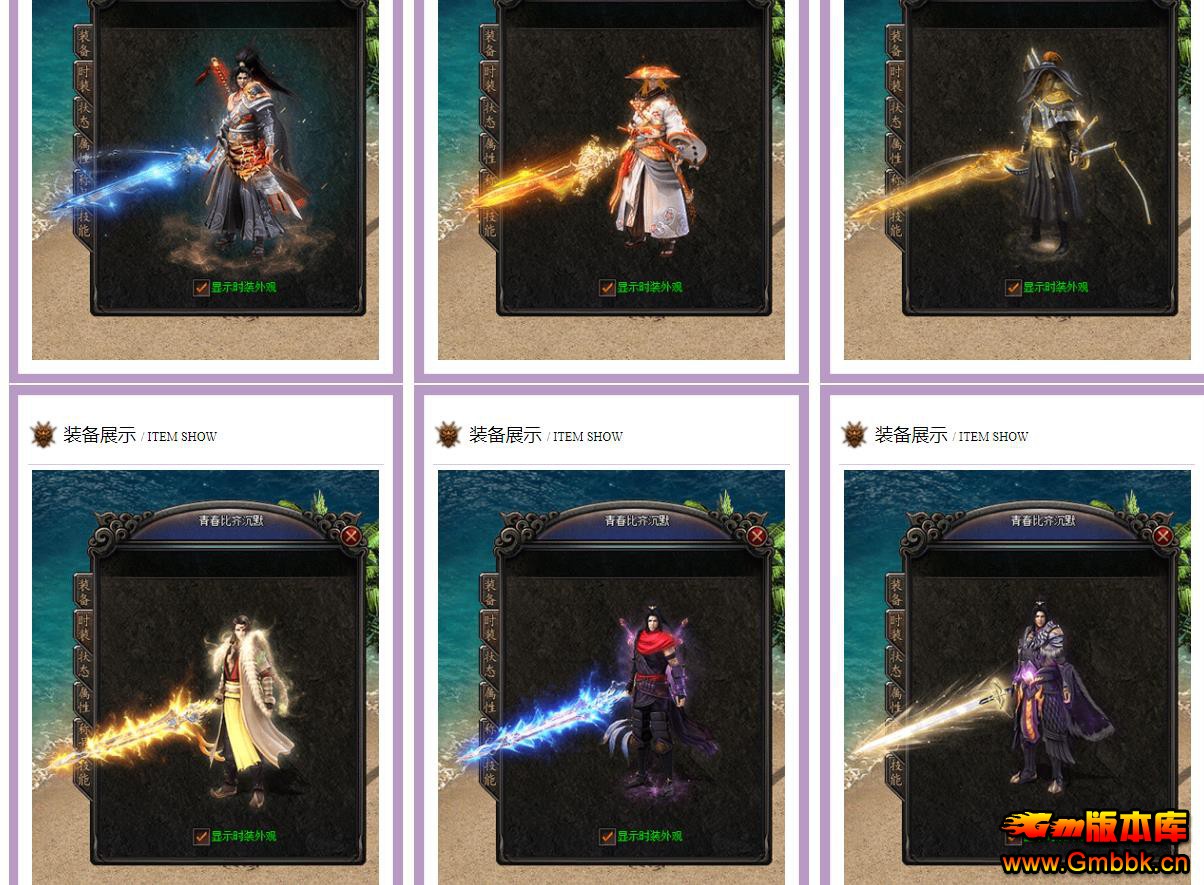1204x885 pixels.
Task: Open the 装备 tab in the red-scarf warrior panel
Action: (490, 592)
